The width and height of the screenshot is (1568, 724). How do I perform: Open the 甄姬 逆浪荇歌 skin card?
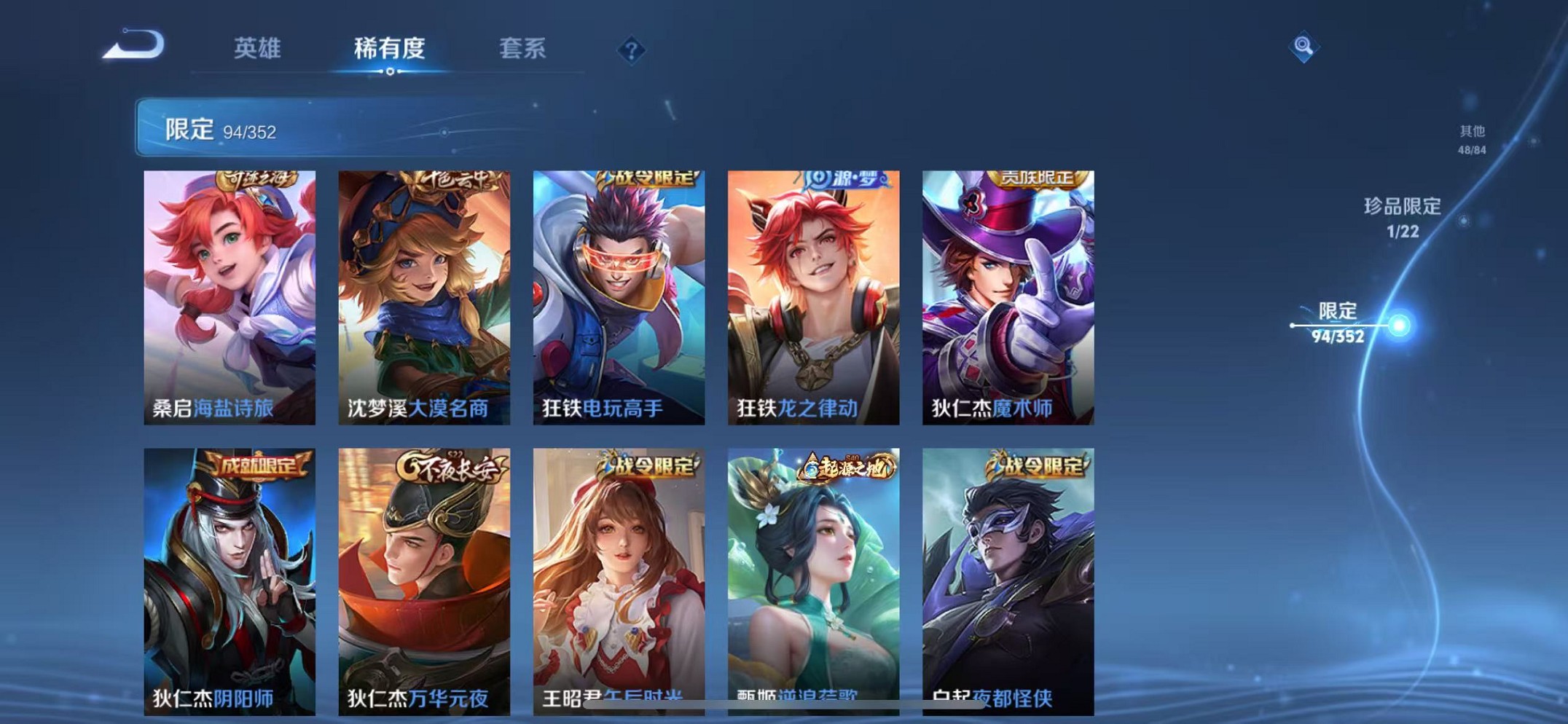813,575
